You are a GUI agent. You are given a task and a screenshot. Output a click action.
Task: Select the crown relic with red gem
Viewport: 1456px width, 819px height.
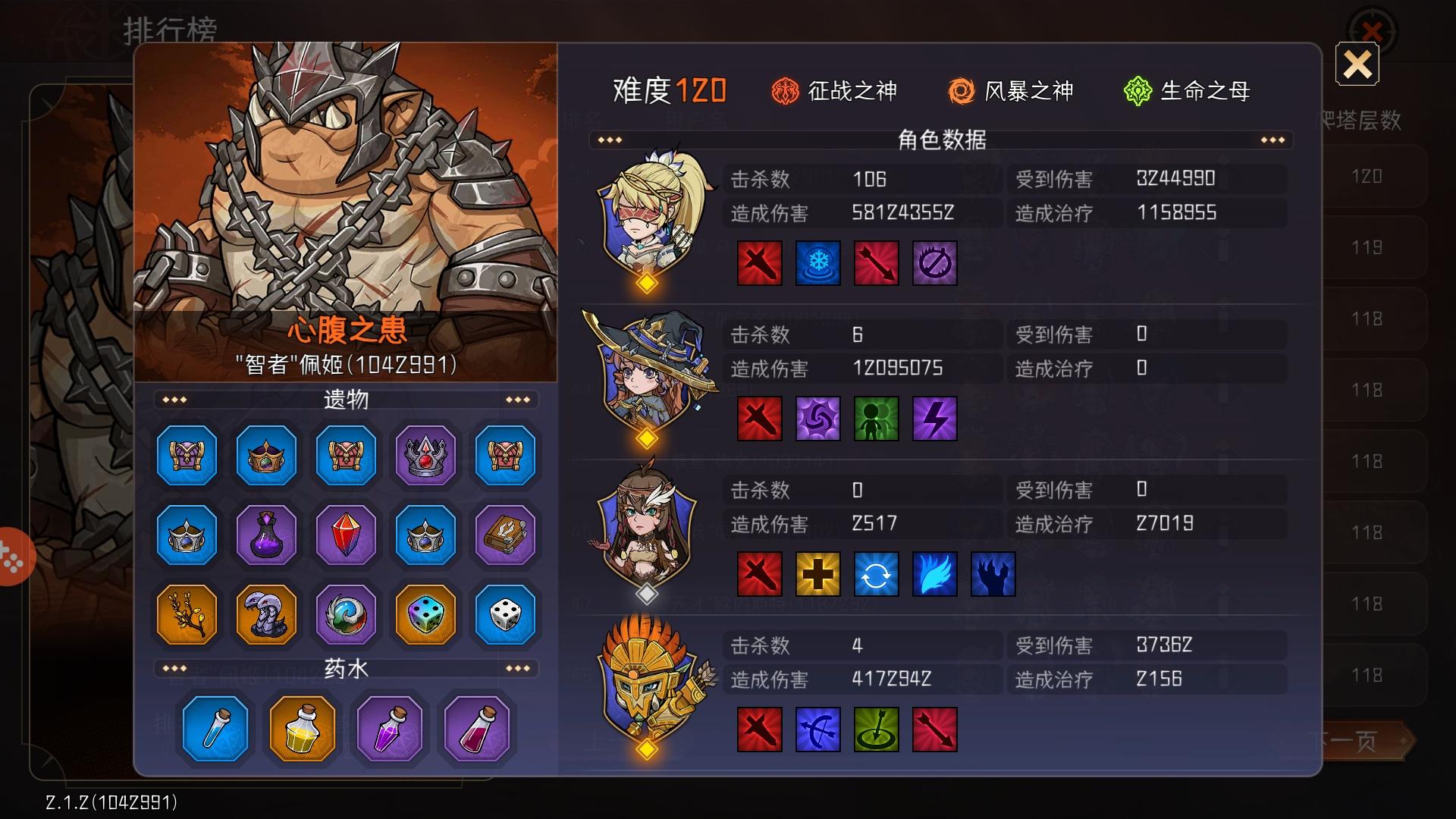tap(424, 456)
